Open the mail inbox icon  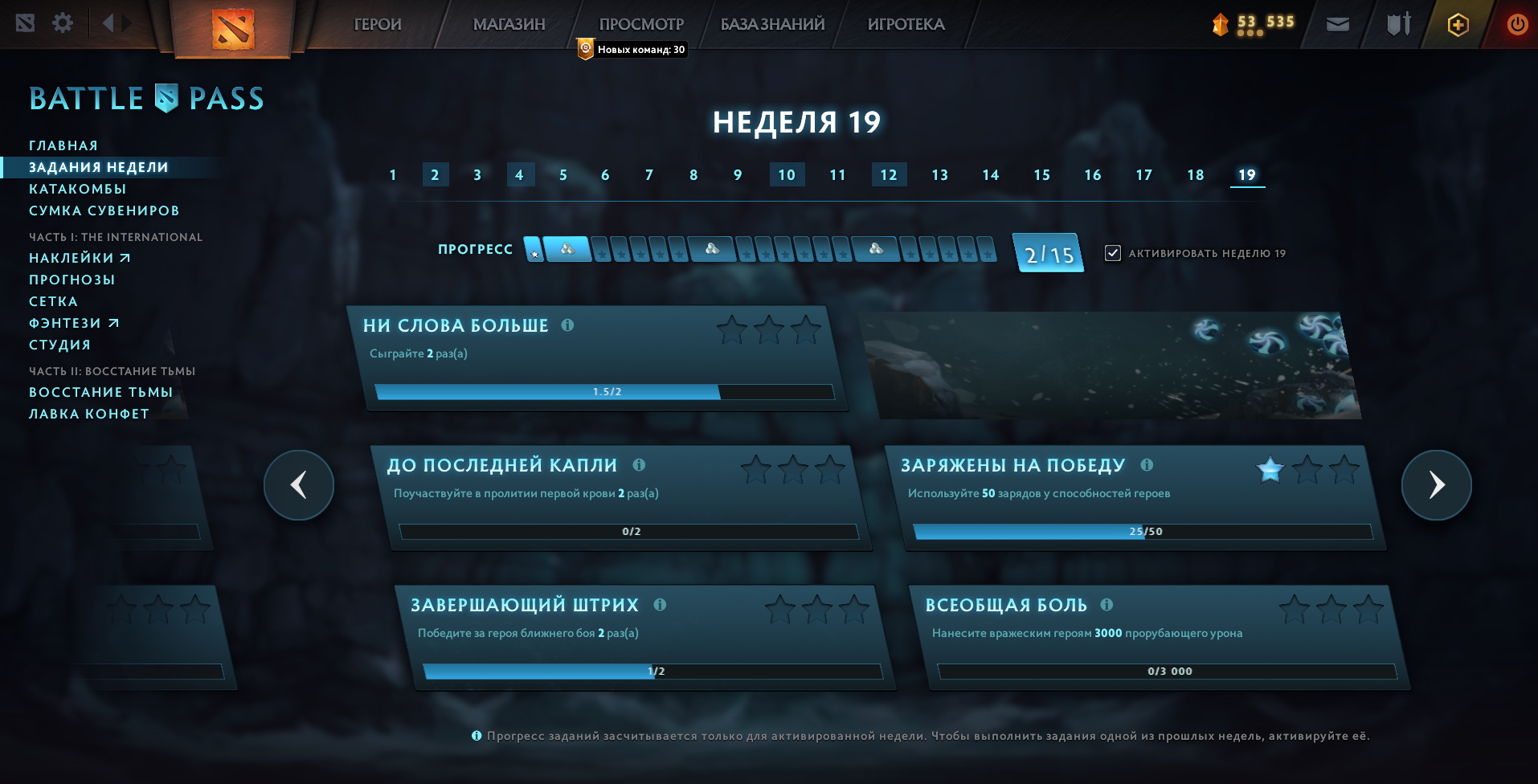1337,23
